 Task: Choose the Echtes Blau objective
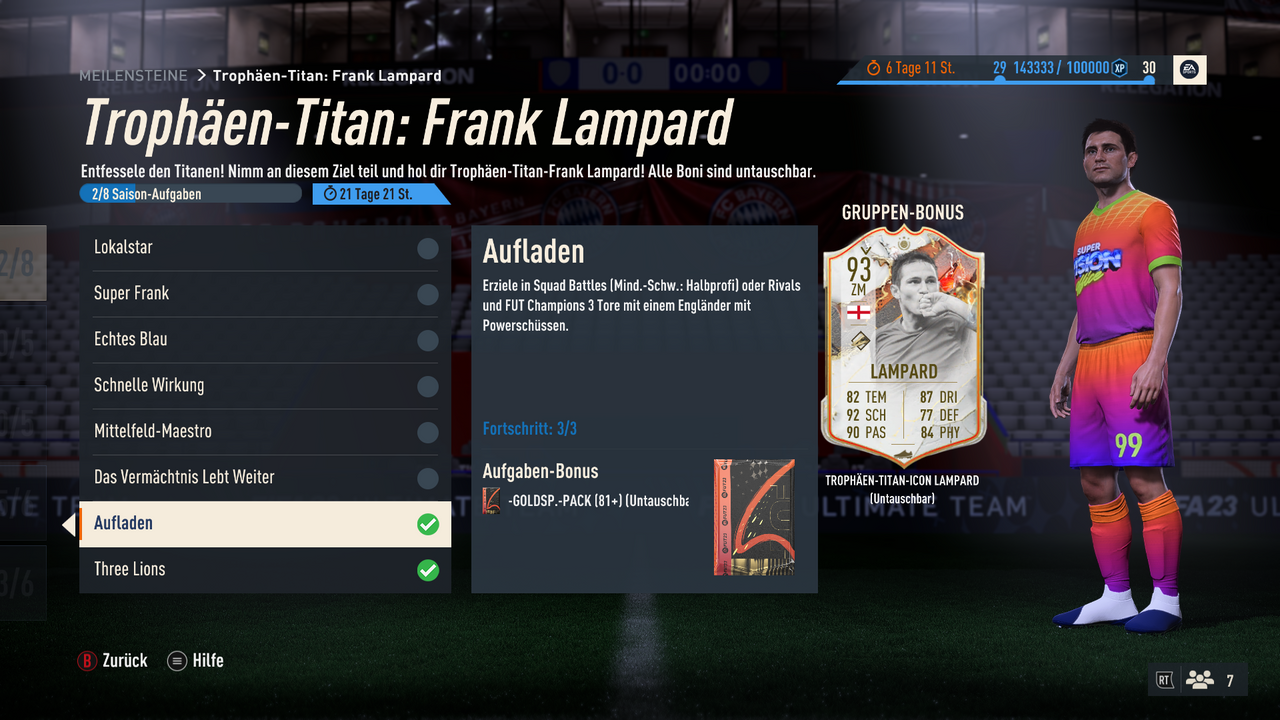click(265, 340)
